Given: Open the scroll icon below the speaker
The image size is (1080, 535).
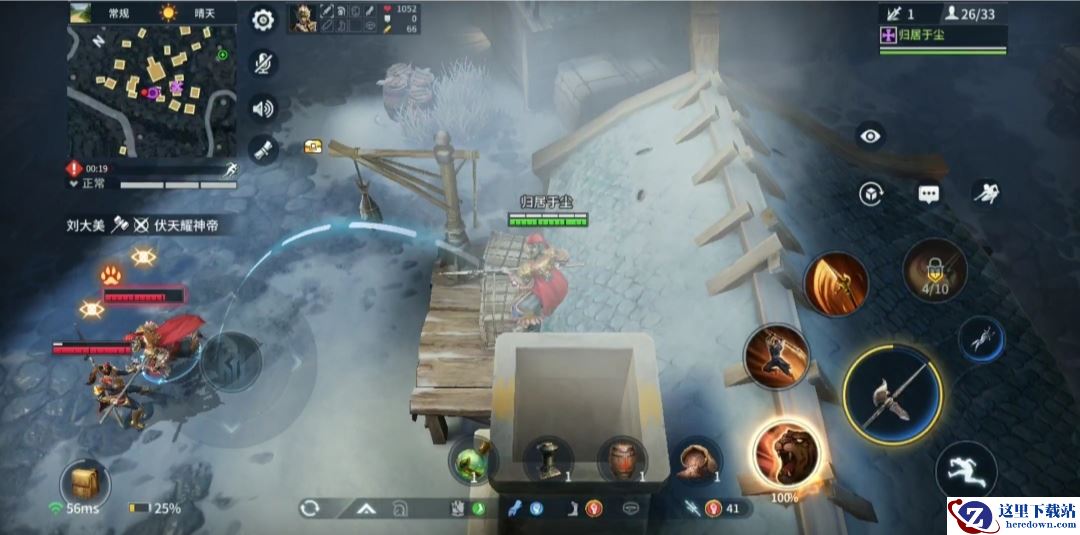Looking at the screenshot, I should pos(263,150).
